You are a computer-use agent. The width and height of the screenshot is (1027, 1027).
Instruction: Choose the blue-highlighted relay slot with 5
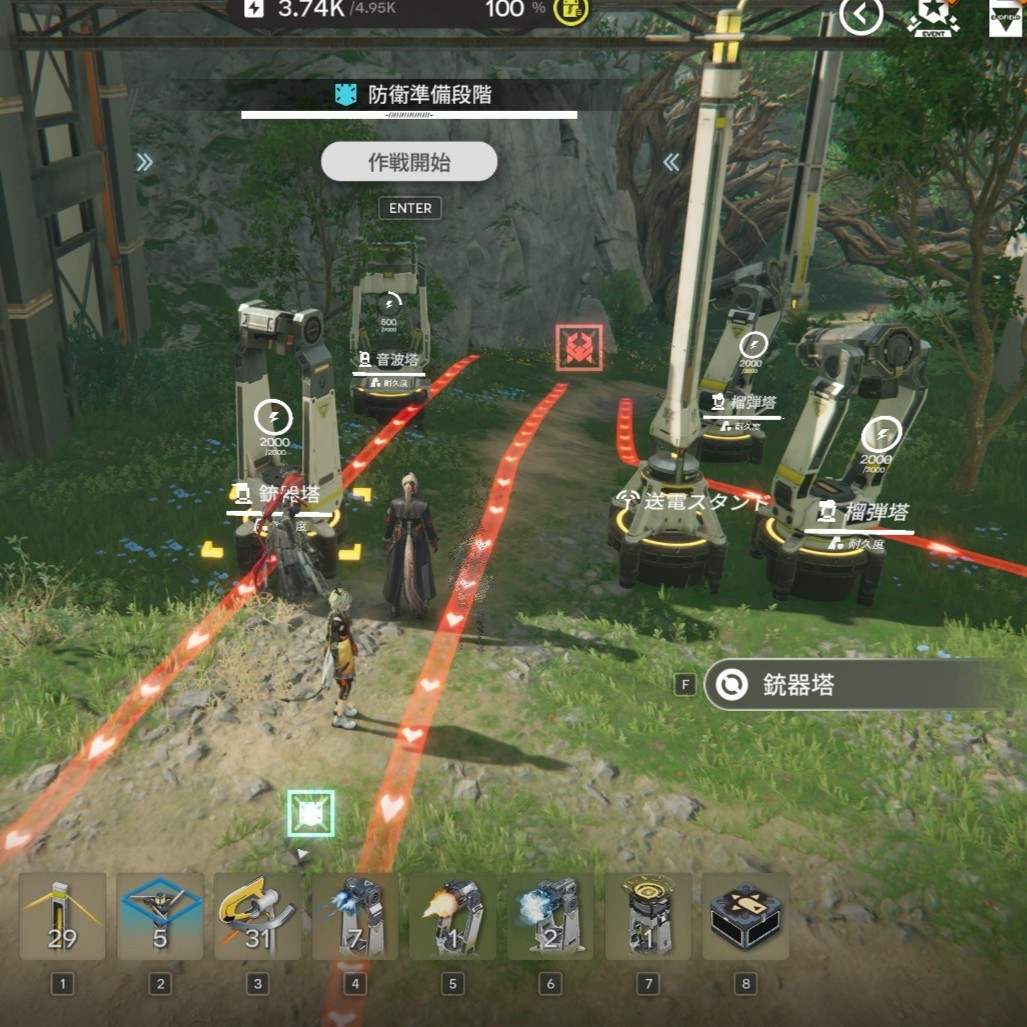(160, 916)
